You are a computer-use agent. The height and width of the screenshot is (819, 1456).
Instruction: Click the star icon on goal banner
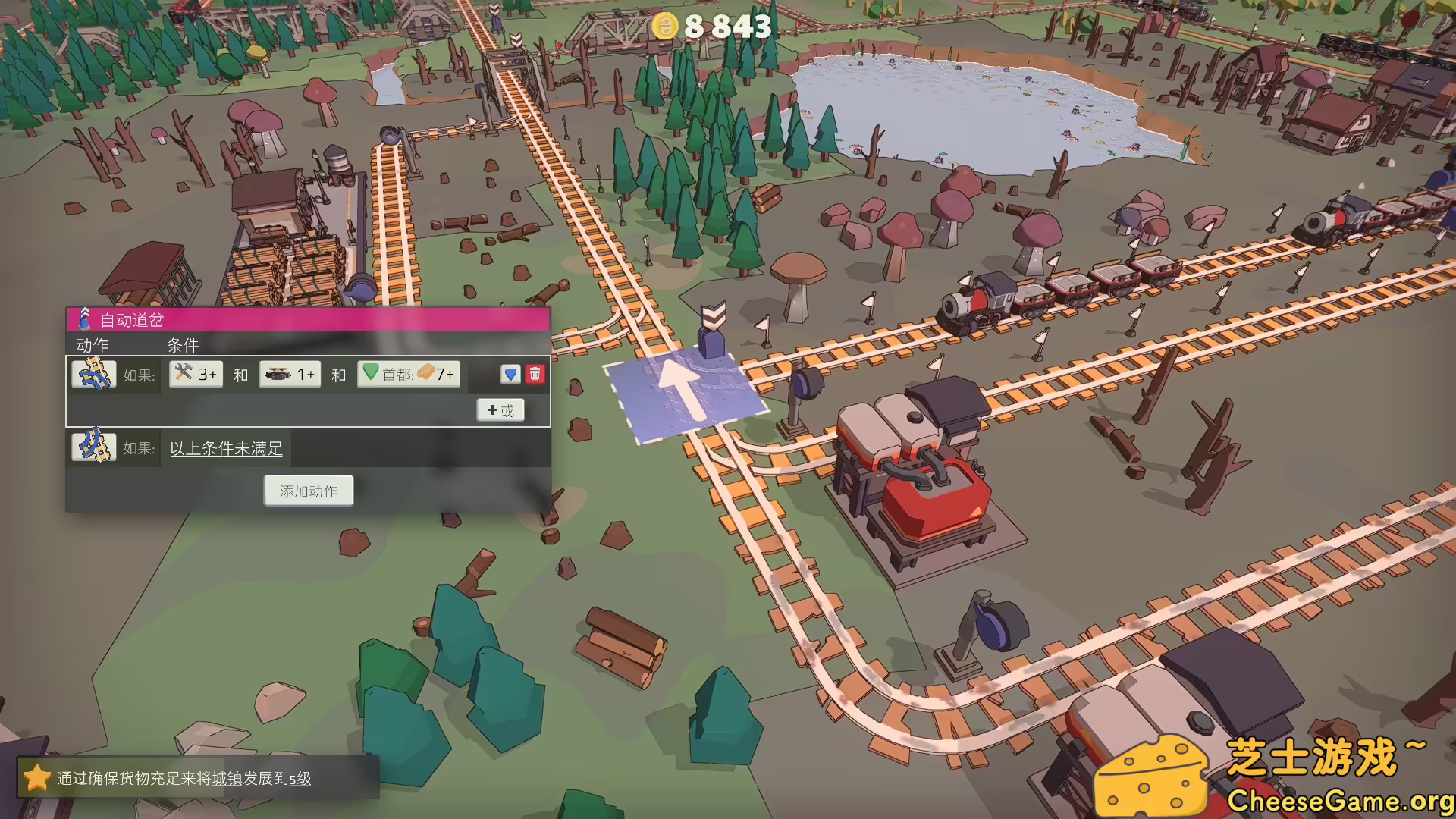coord(39,778)
